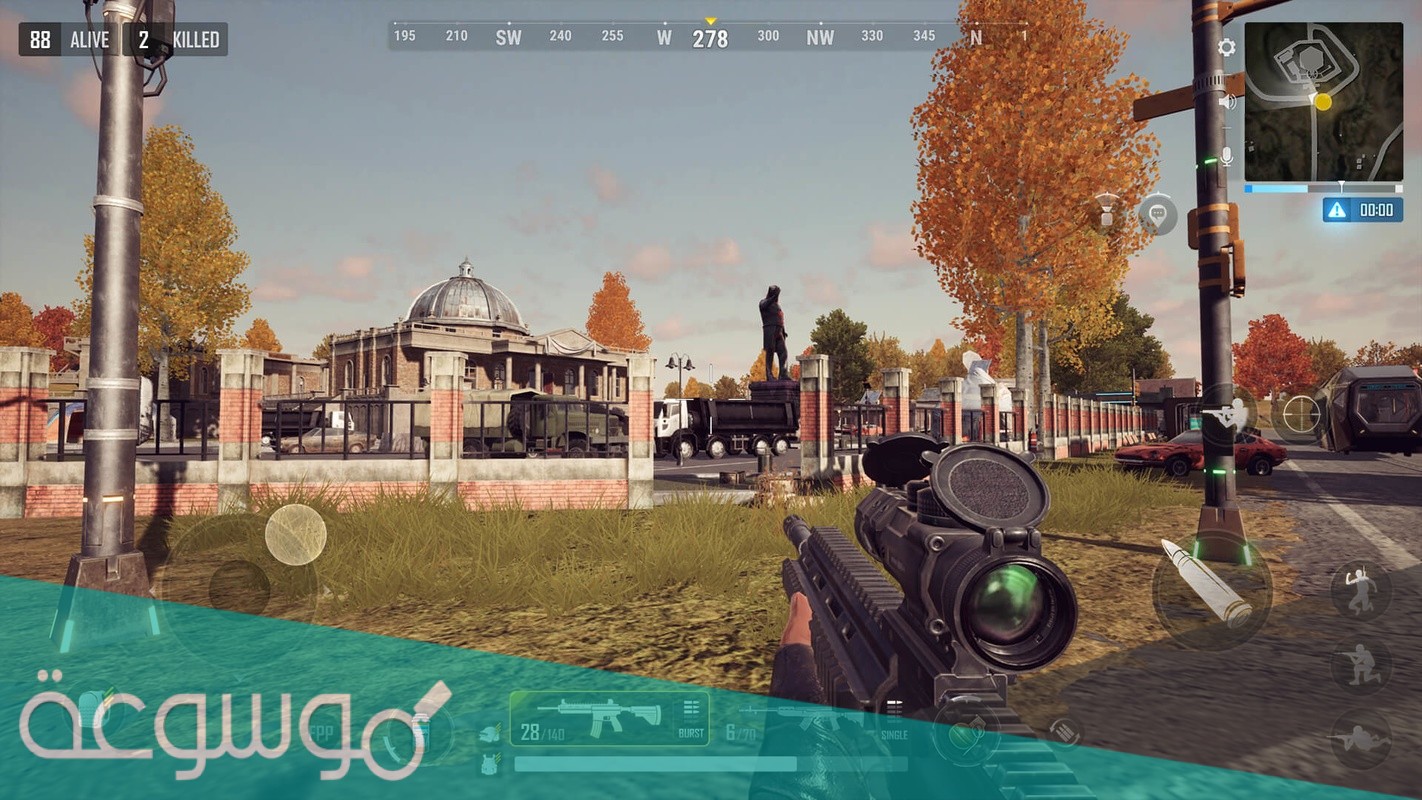Crouch using the kneeling soldier button
1422x800 pixels.
[1360, 663]
